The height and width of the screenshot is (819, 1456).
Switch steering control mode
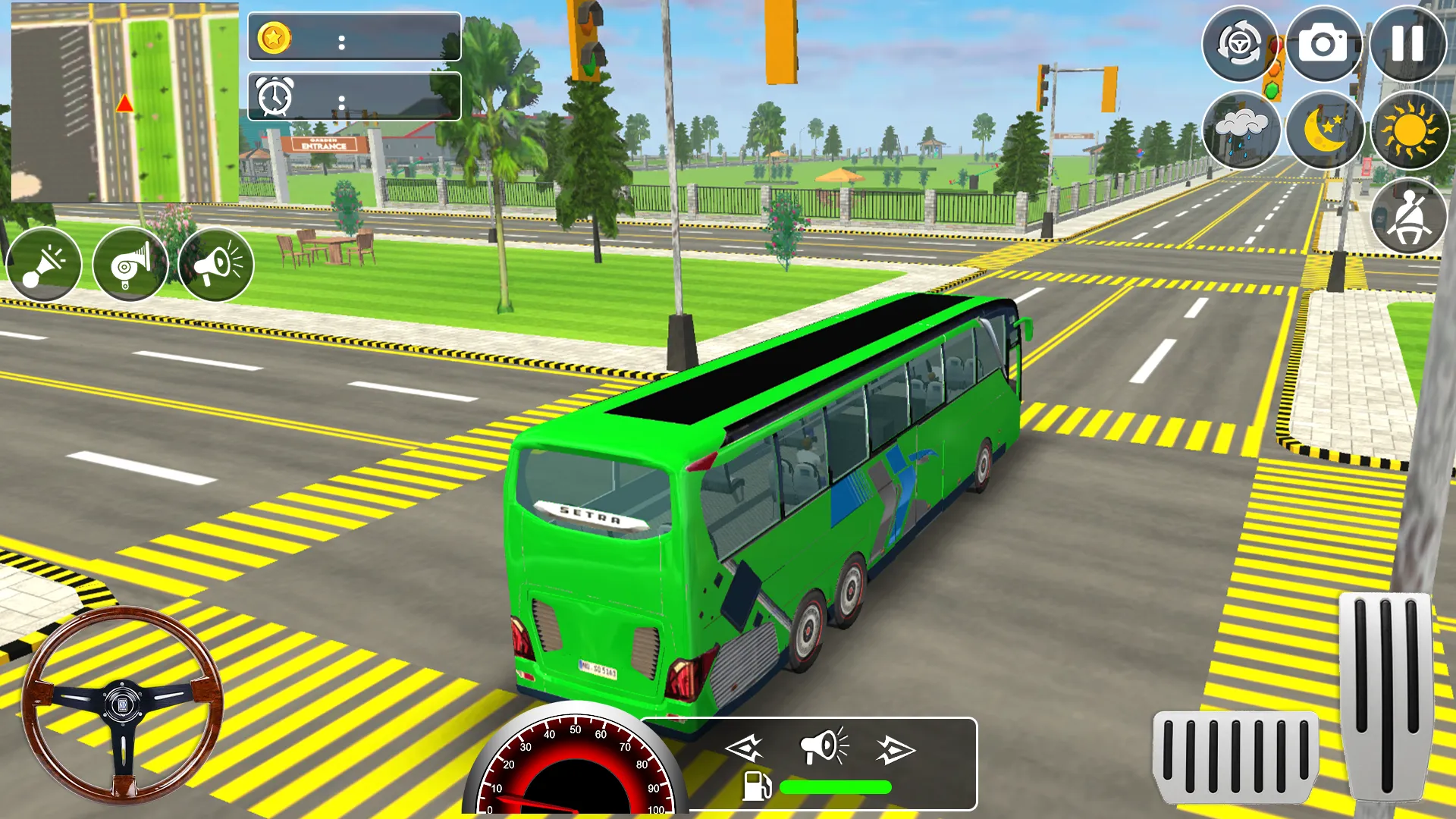1240,44
